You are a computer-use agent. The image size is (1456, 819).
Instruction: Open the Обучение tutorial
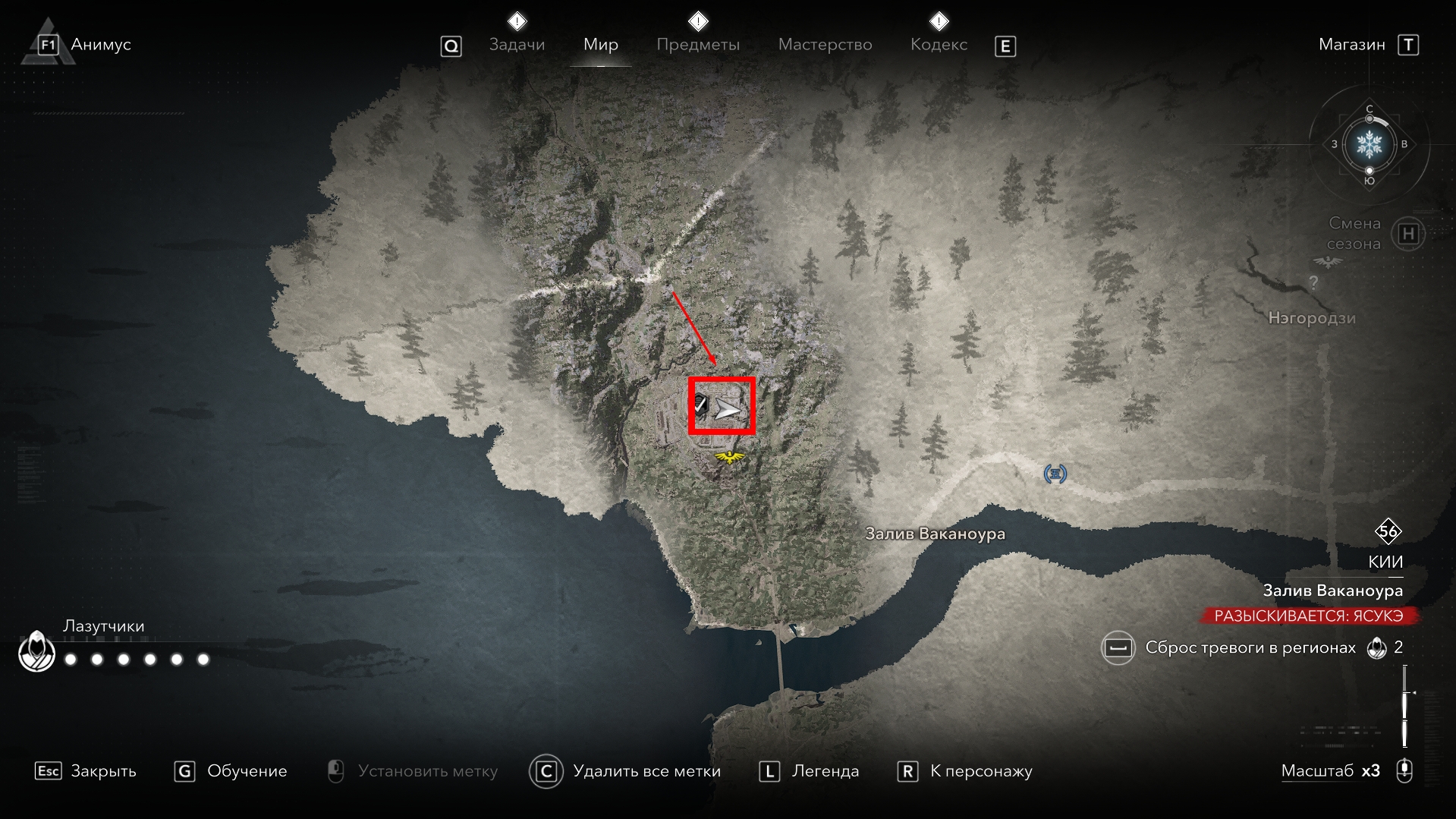231,771
